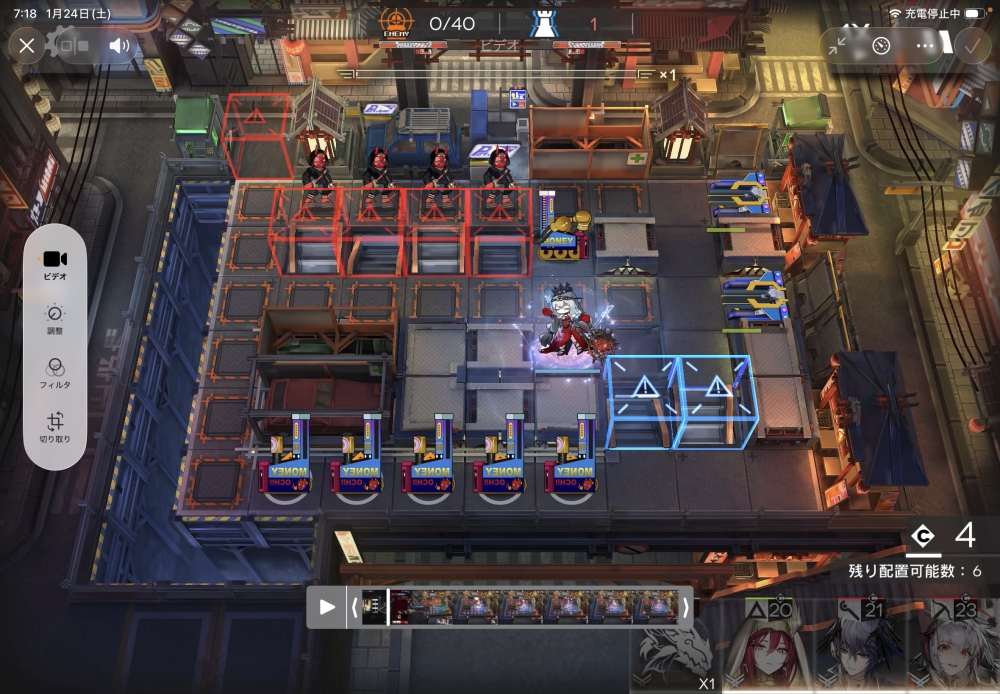Close the video editor with the X button
The height and width of the screenshot is (694, 1000).
point(27,46)
